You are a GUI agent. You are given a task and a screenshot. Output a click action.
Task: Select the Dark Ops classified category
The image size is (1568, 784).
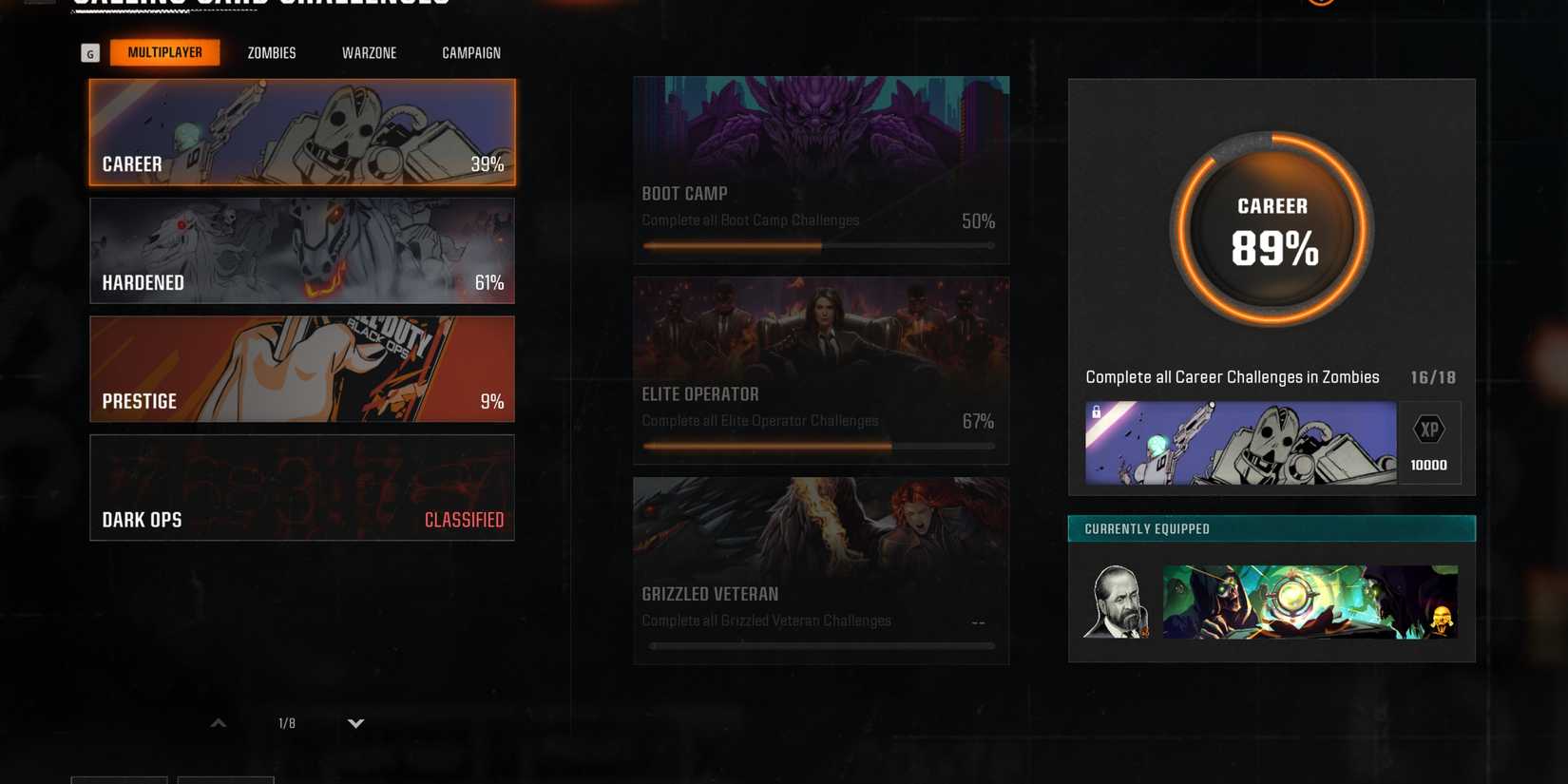point(301,488)
